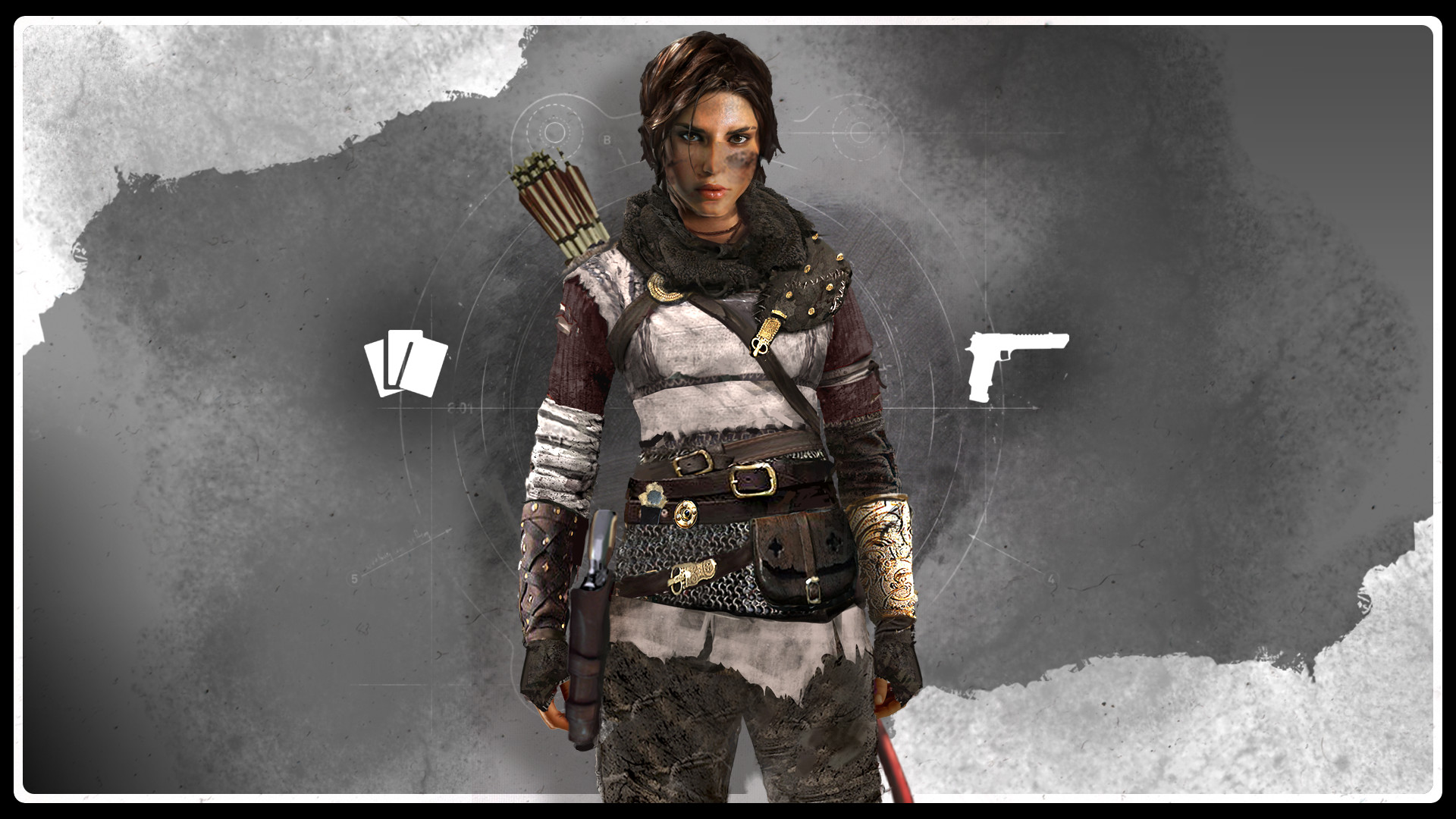
Task: Click the concentric circle marking top left
Action: [554, 133]
